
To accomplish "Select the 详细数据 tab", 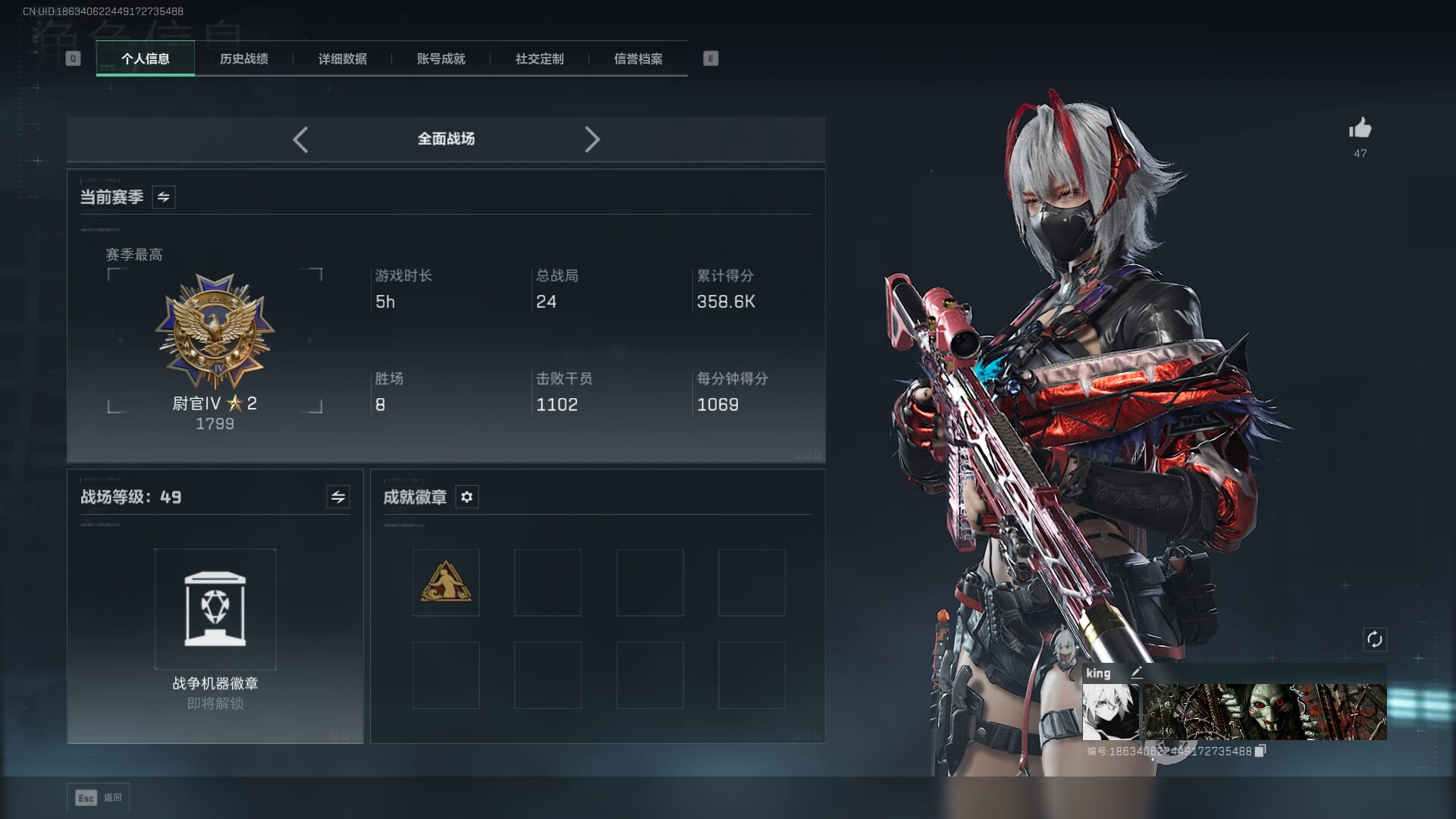I will [342, 58].
